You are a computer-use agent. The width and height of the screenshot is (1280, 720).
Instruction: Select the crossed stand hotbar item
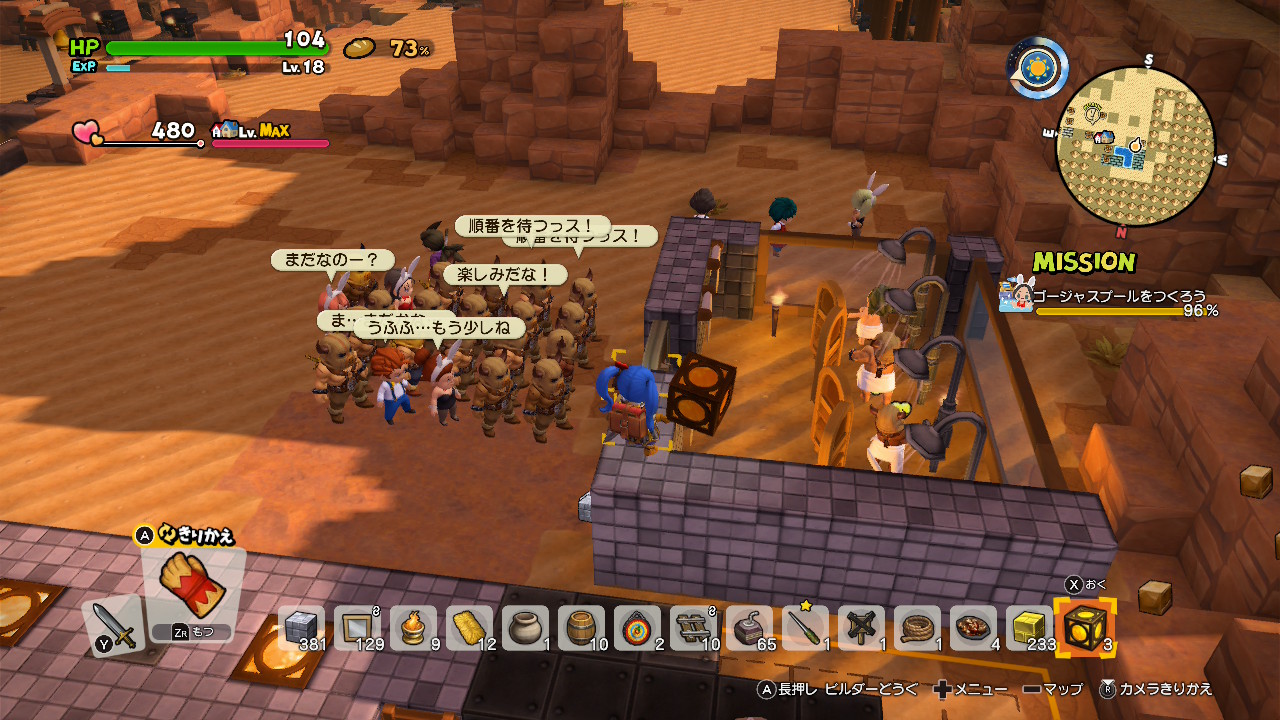coord(861,629)
